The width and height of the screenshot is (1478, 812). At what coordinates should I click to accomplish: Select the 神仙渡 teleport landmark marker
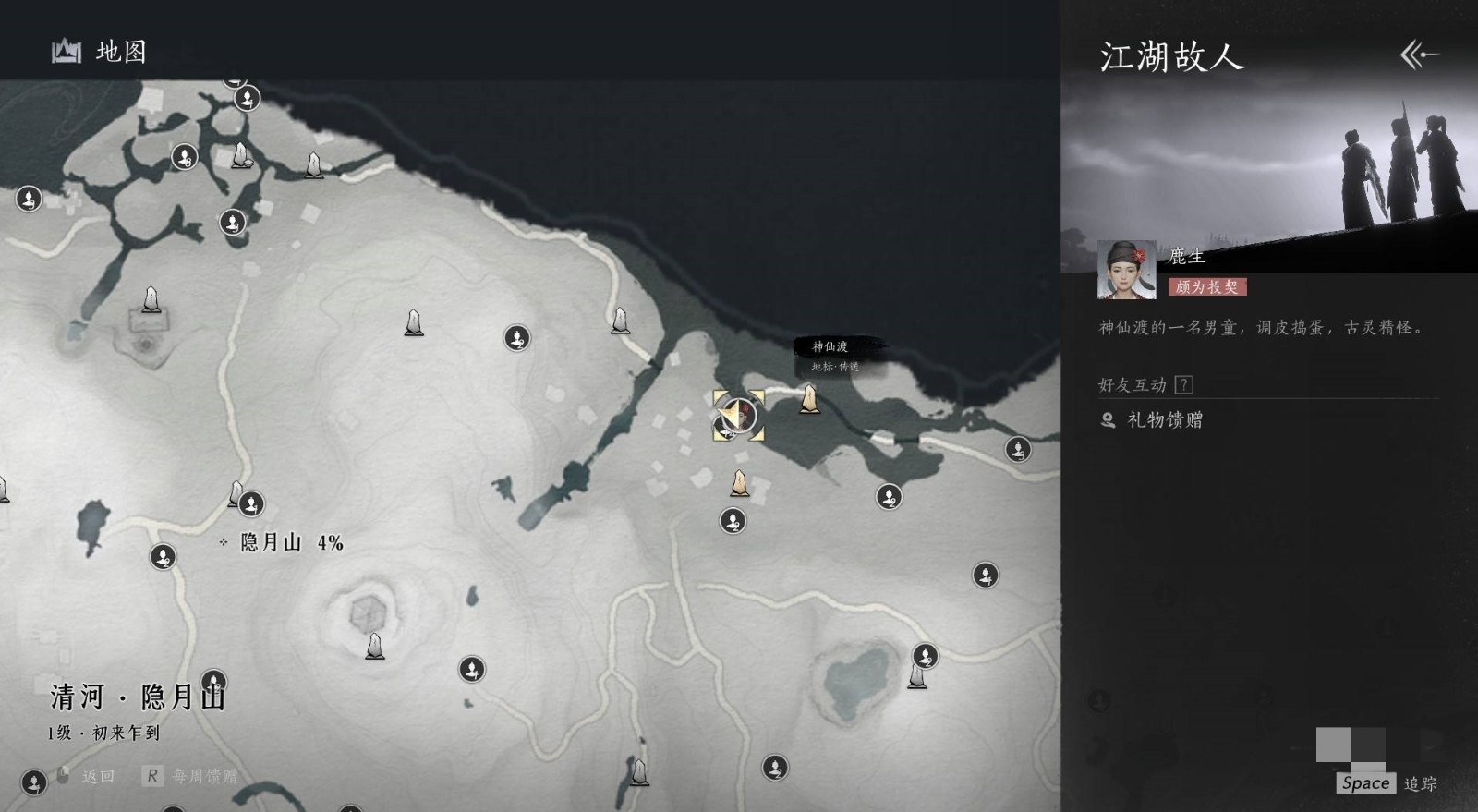[809, 399]
